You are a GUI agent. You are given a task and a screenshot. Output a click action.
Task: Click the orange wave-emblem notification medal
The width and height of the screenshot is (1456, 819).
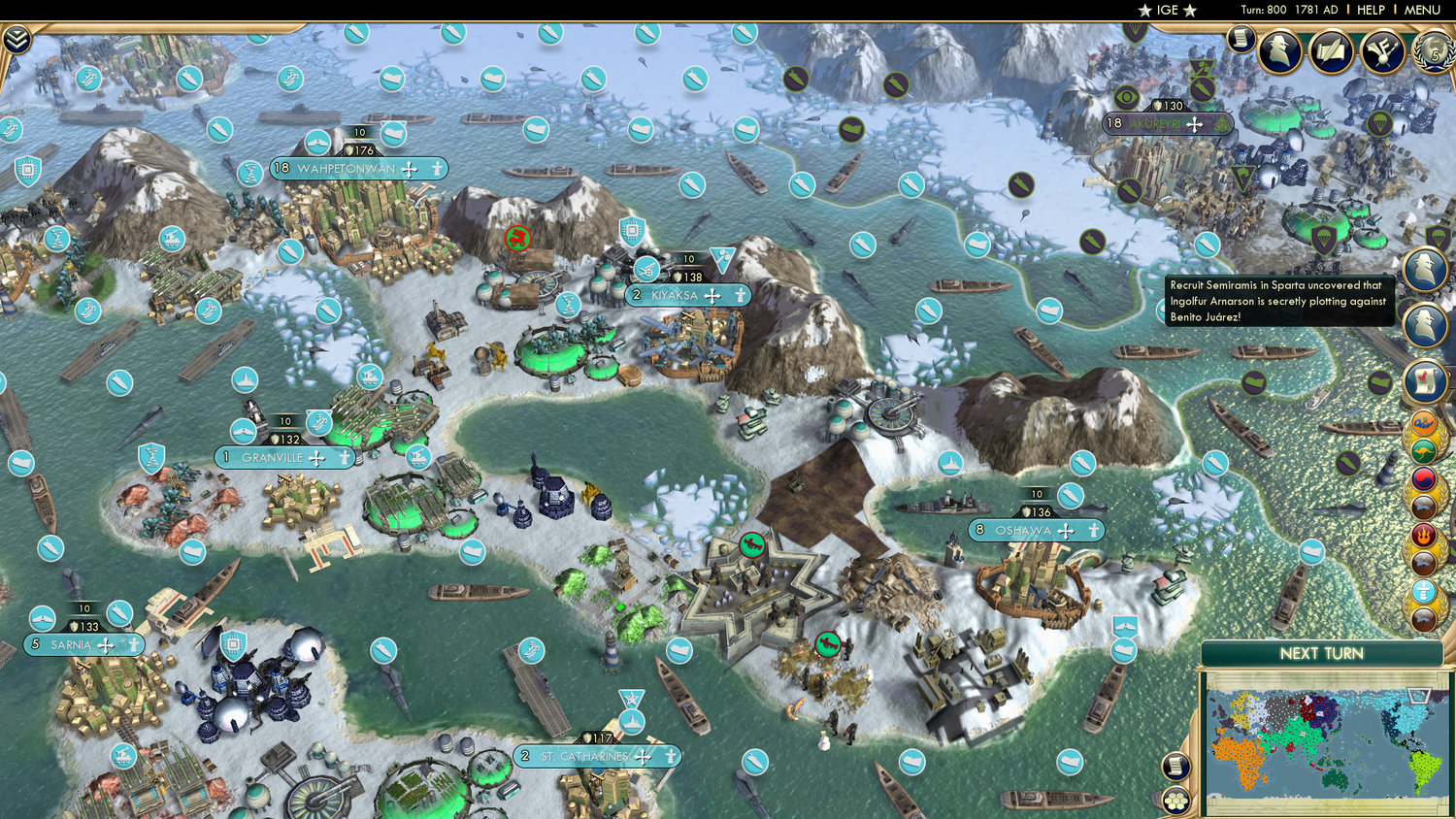[1422, 424]
